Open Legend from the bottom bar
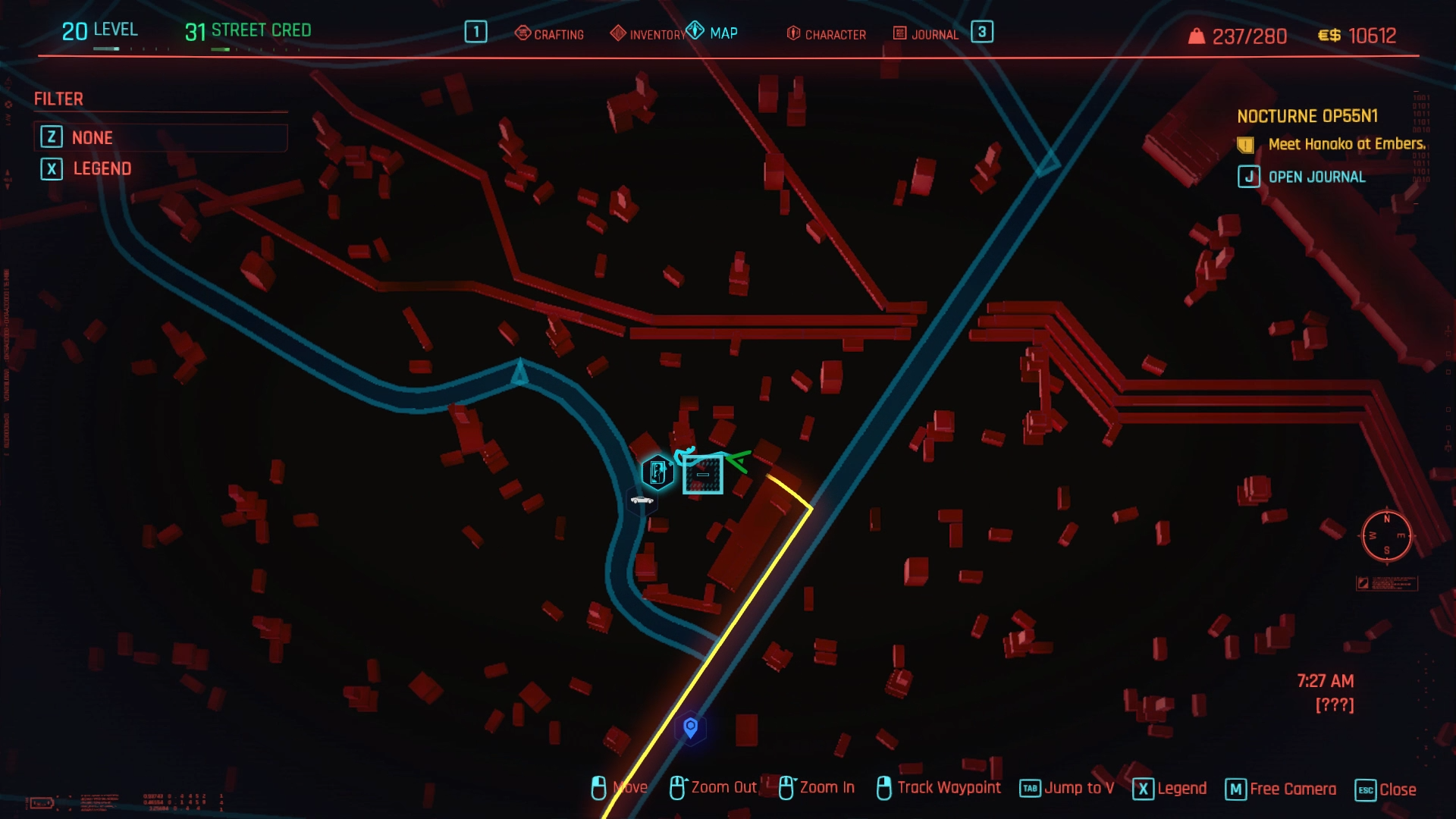This screenshot has width=1456, height=819. click(x=1170, y=789)
